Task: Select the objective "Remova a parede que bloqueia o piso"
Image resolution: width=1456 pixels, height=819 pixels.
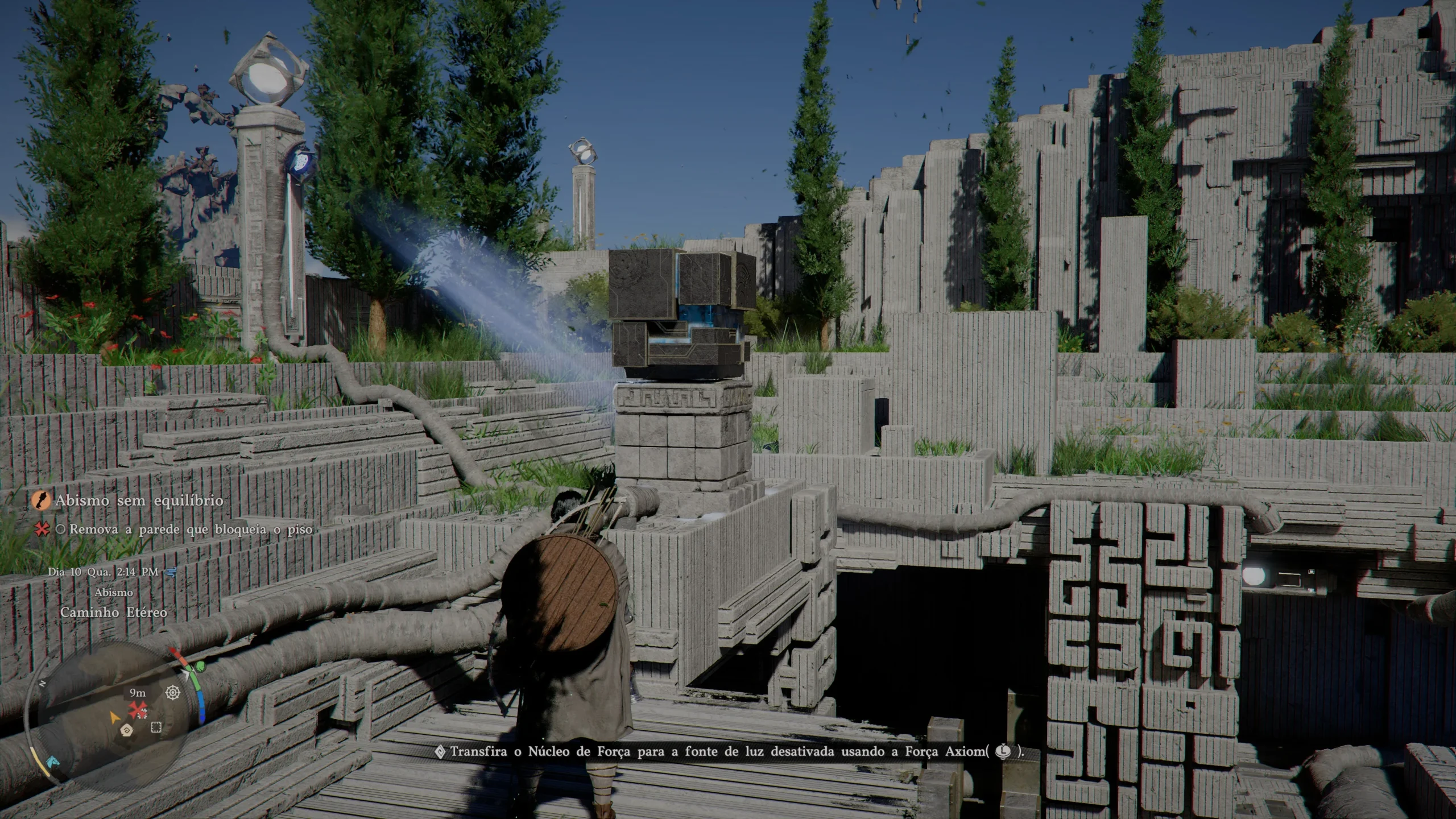Action: pos(191,530)
